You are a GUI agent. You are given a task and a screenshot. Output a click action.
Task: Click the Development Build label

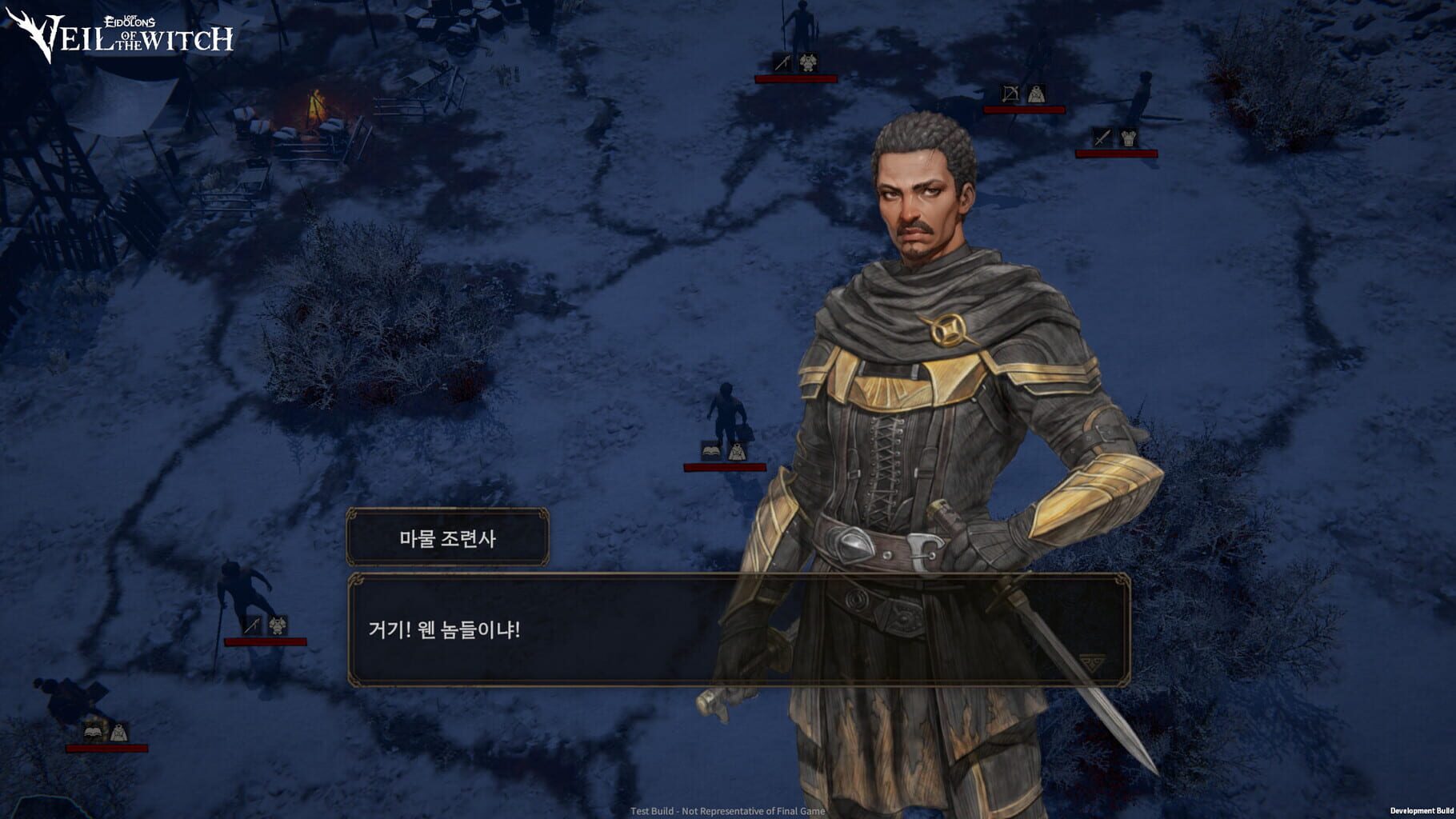click(1416, 810)
